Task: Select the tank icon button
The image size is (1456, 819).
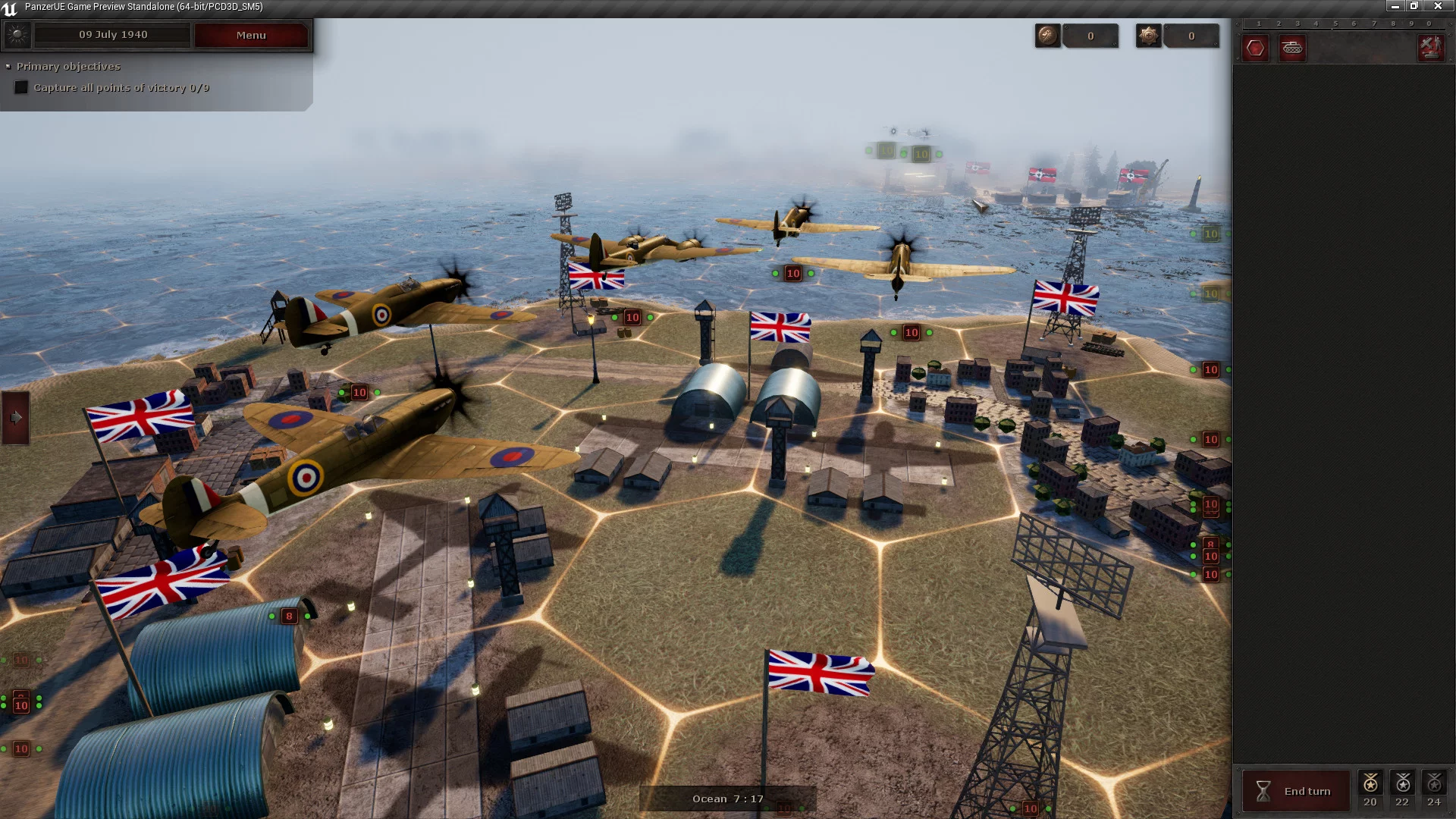Action: click(1292, 49)
